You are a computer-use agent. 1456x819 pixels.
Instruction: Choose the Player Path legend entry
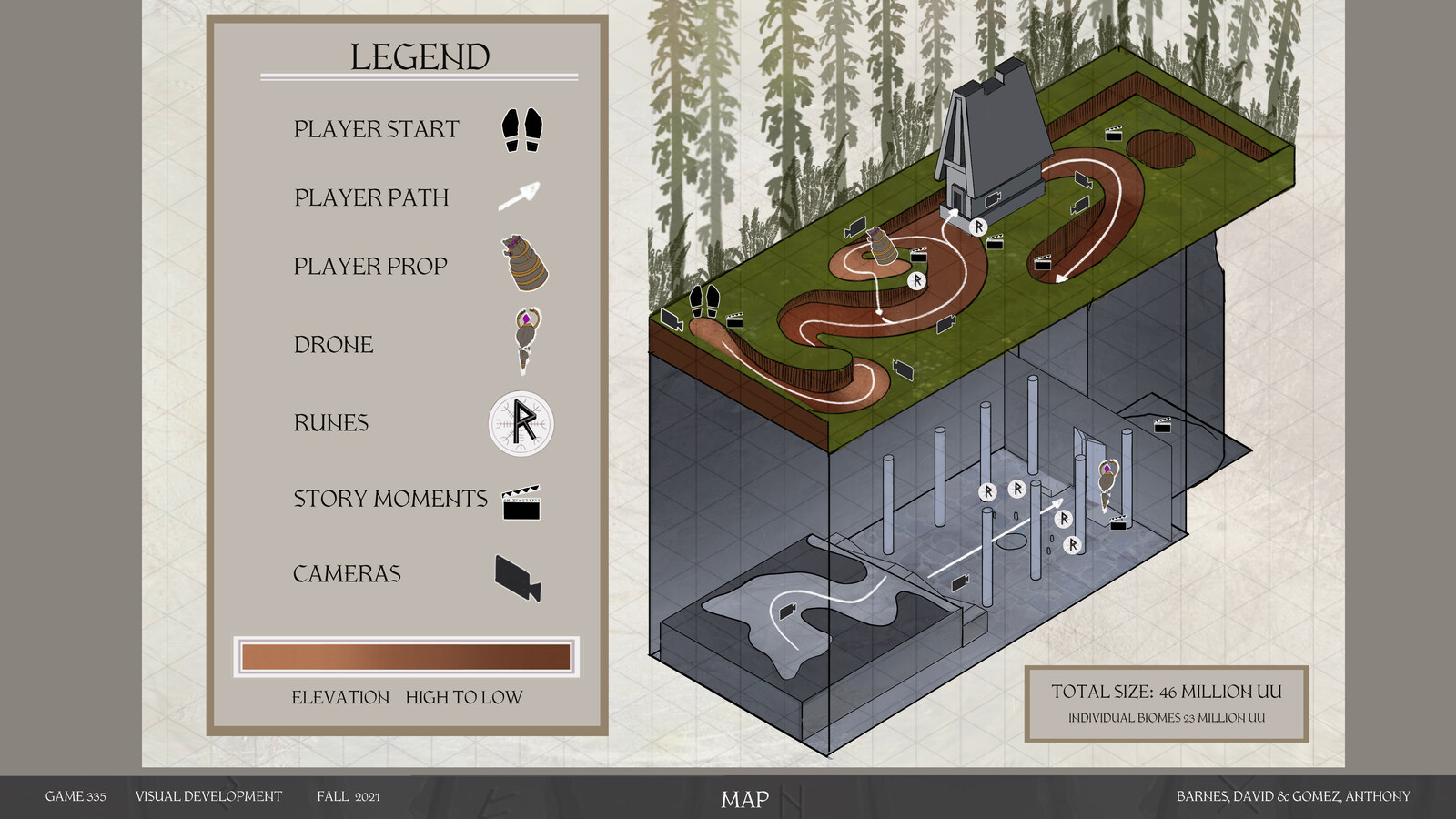click(x=371, y=197)
